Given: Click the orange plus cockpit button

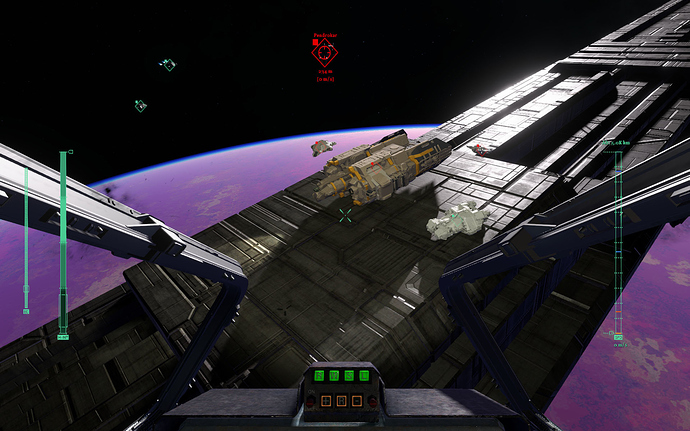Looking at the screenshot, I should point(326,401).
